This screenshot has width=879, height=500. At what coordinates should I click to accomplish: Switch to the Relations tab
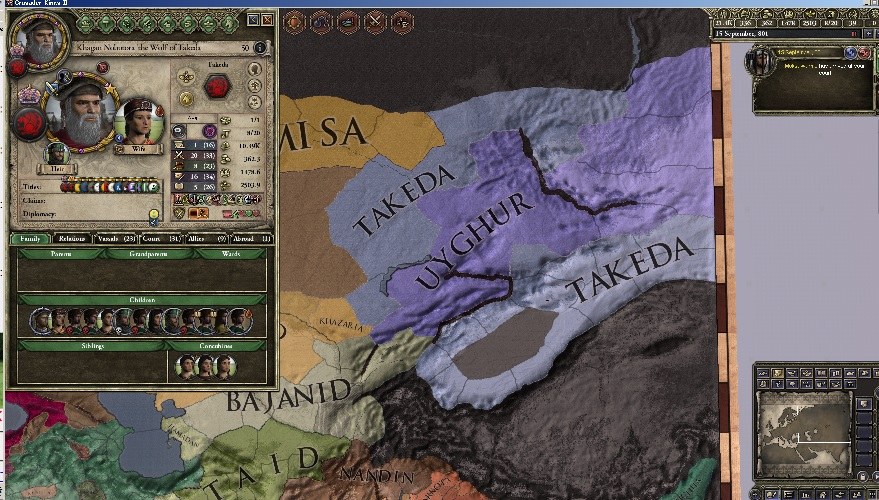point(70,238)
